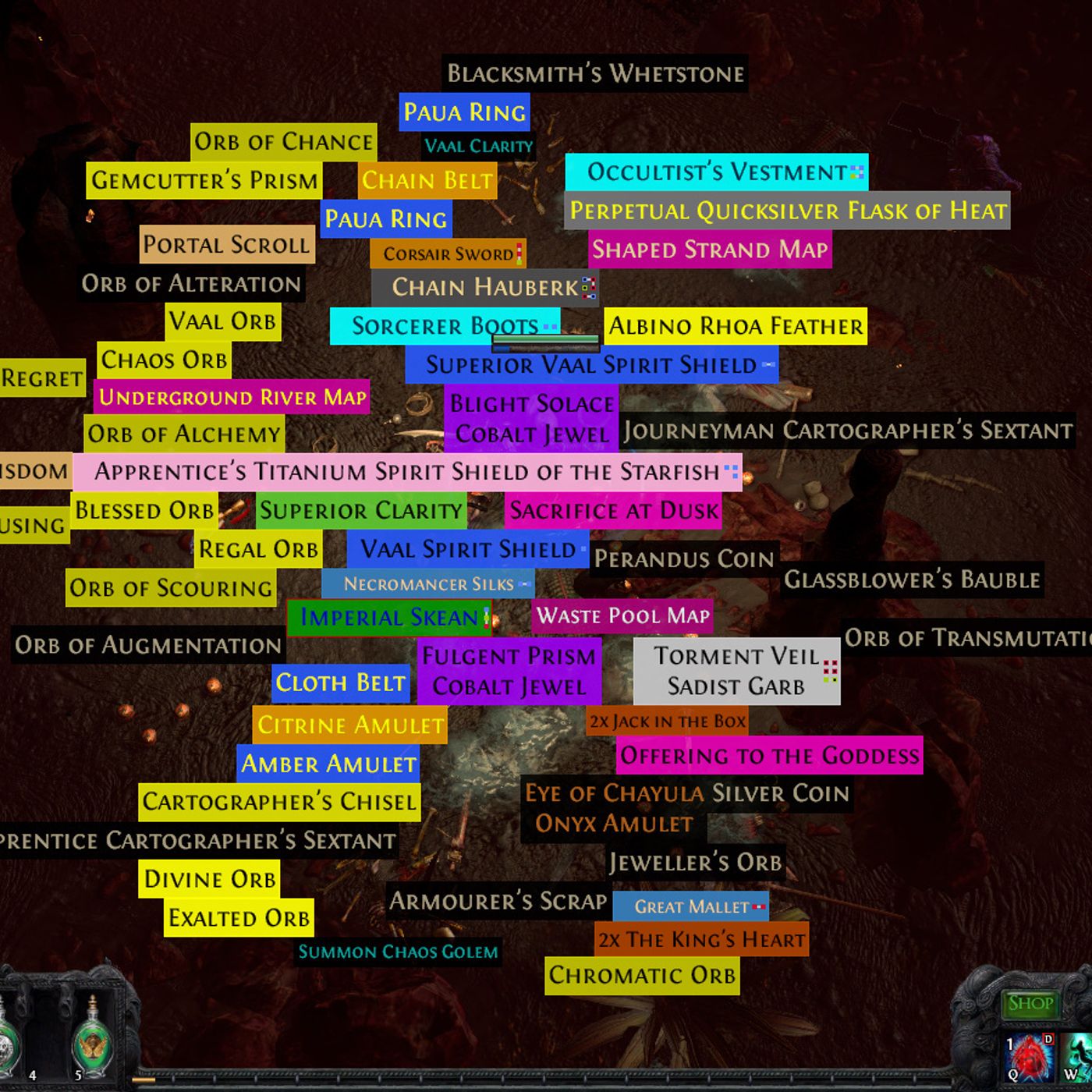Click the Perpetual Quicksilver Flask of Heat label
This screenshot has height=1092, width=1092.
787,211
